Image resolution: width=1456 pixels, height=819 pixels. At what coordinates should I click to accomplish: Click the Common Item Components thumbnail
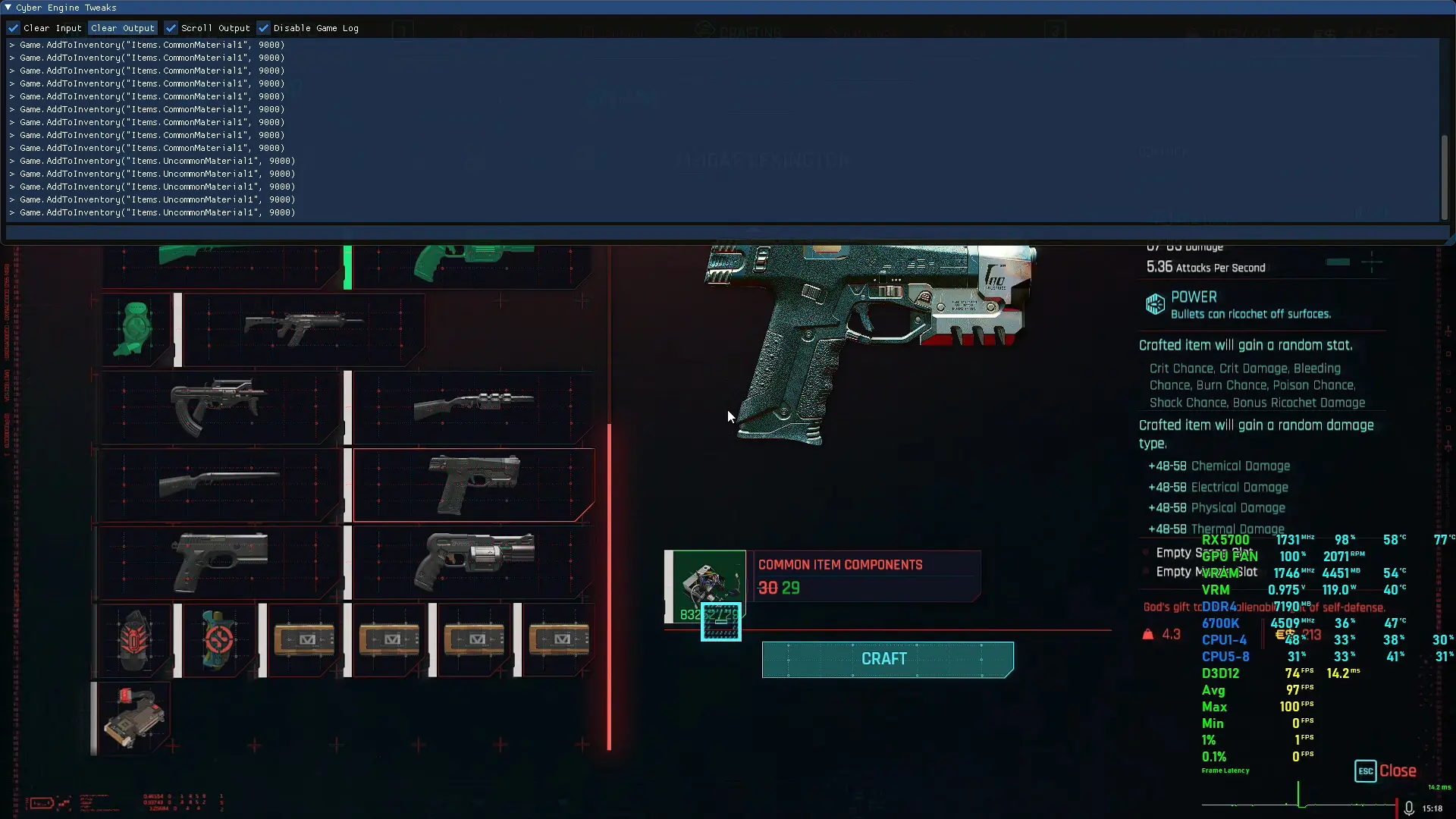click(704, 585)
